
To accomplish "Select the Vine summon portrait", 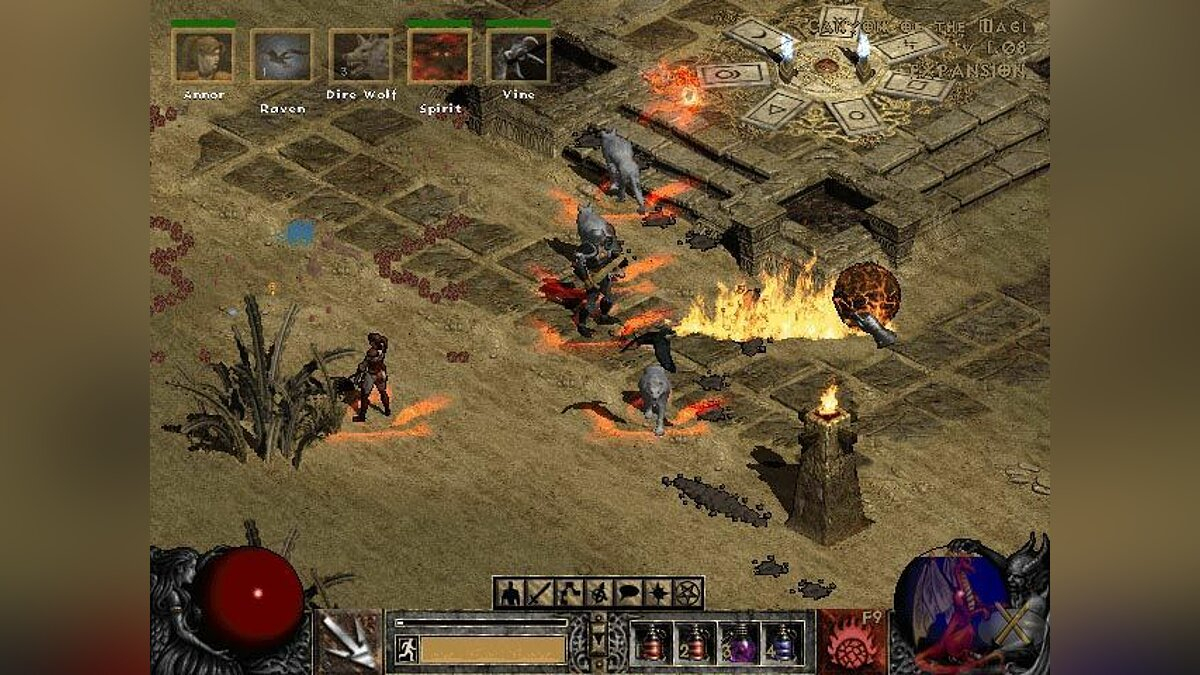I will pyautogui.click(x=518, y=56).
